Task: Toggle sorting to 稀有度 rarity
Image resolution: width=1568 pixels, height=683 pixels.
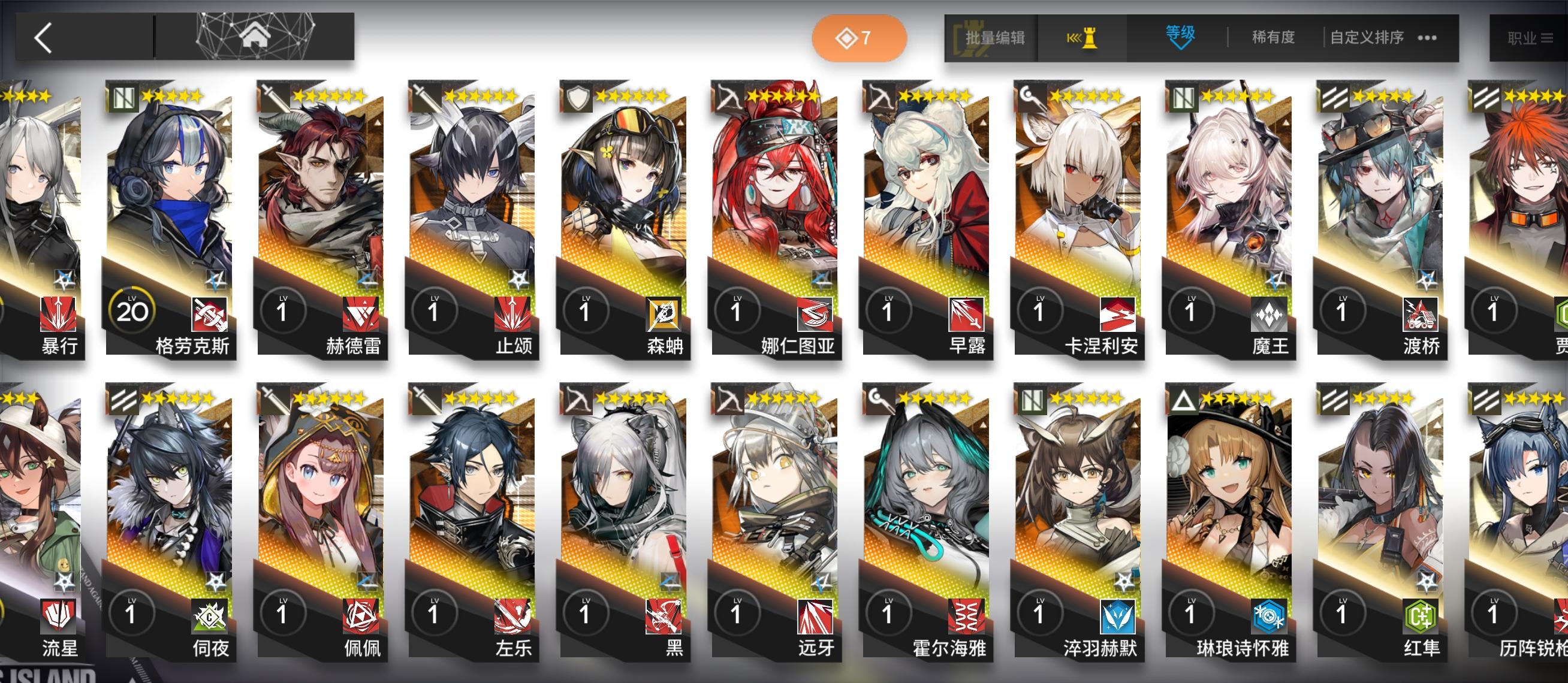Action: pyautogui.click(x=1274, y=37)
